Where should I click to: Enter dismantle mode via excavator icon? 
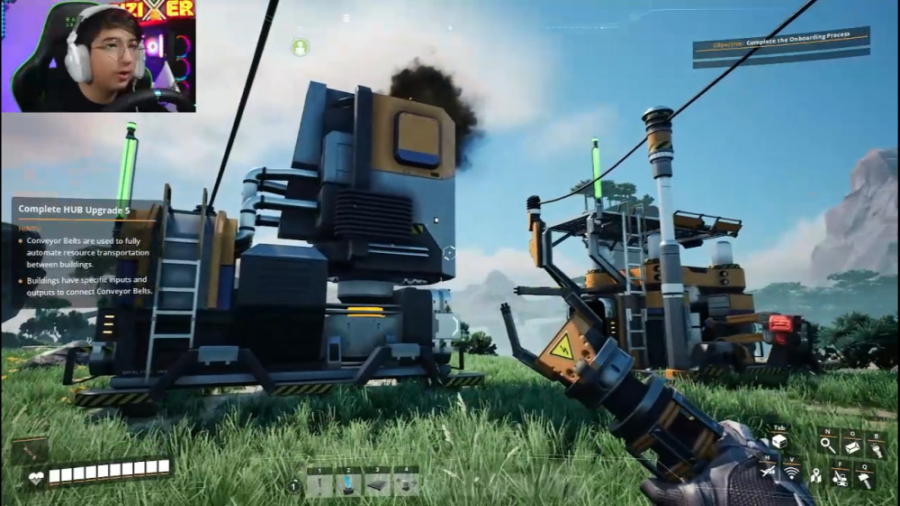tap(841, 477)
